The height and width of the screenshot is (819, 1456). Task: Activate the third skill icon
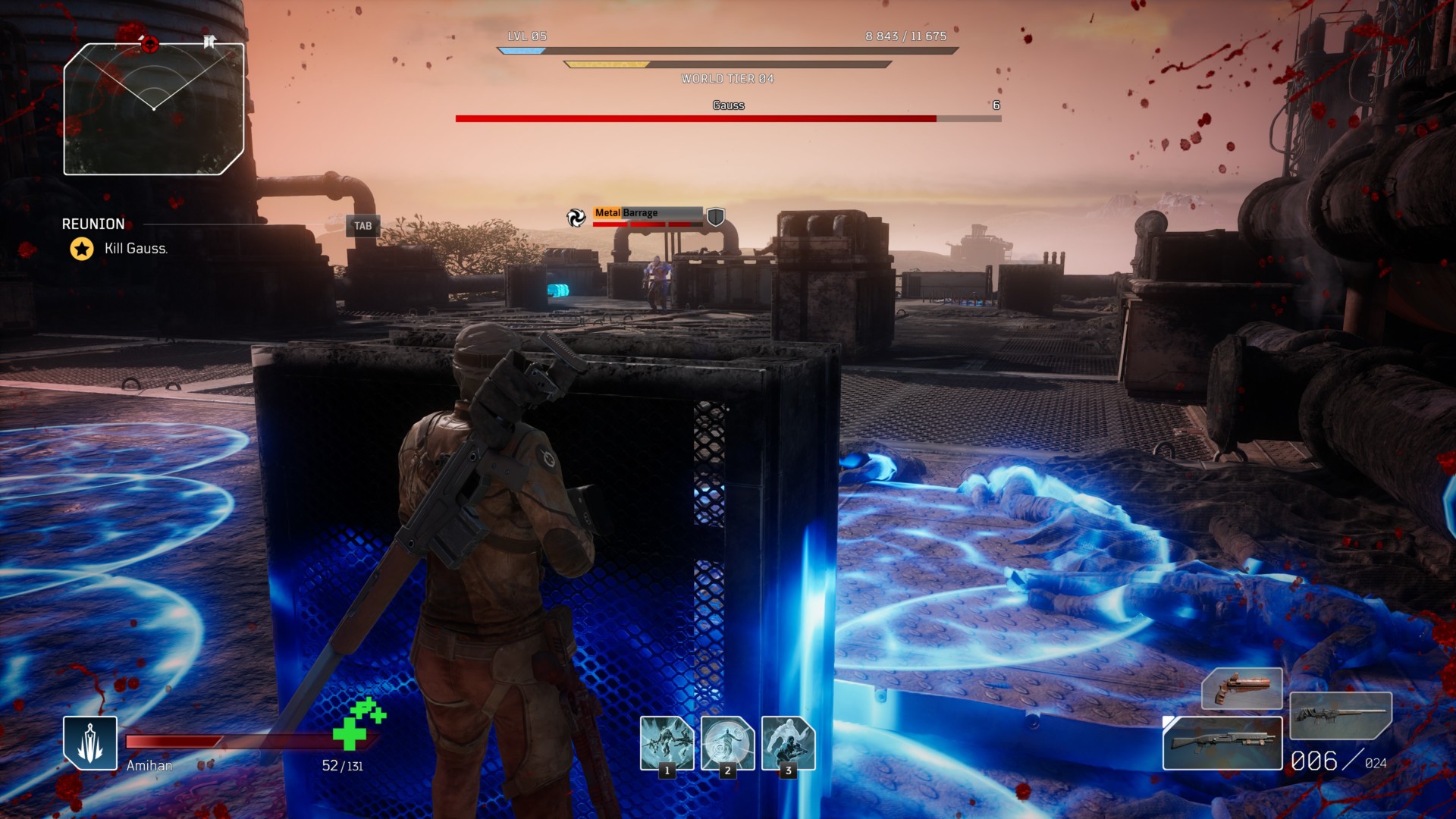point(788,743)
